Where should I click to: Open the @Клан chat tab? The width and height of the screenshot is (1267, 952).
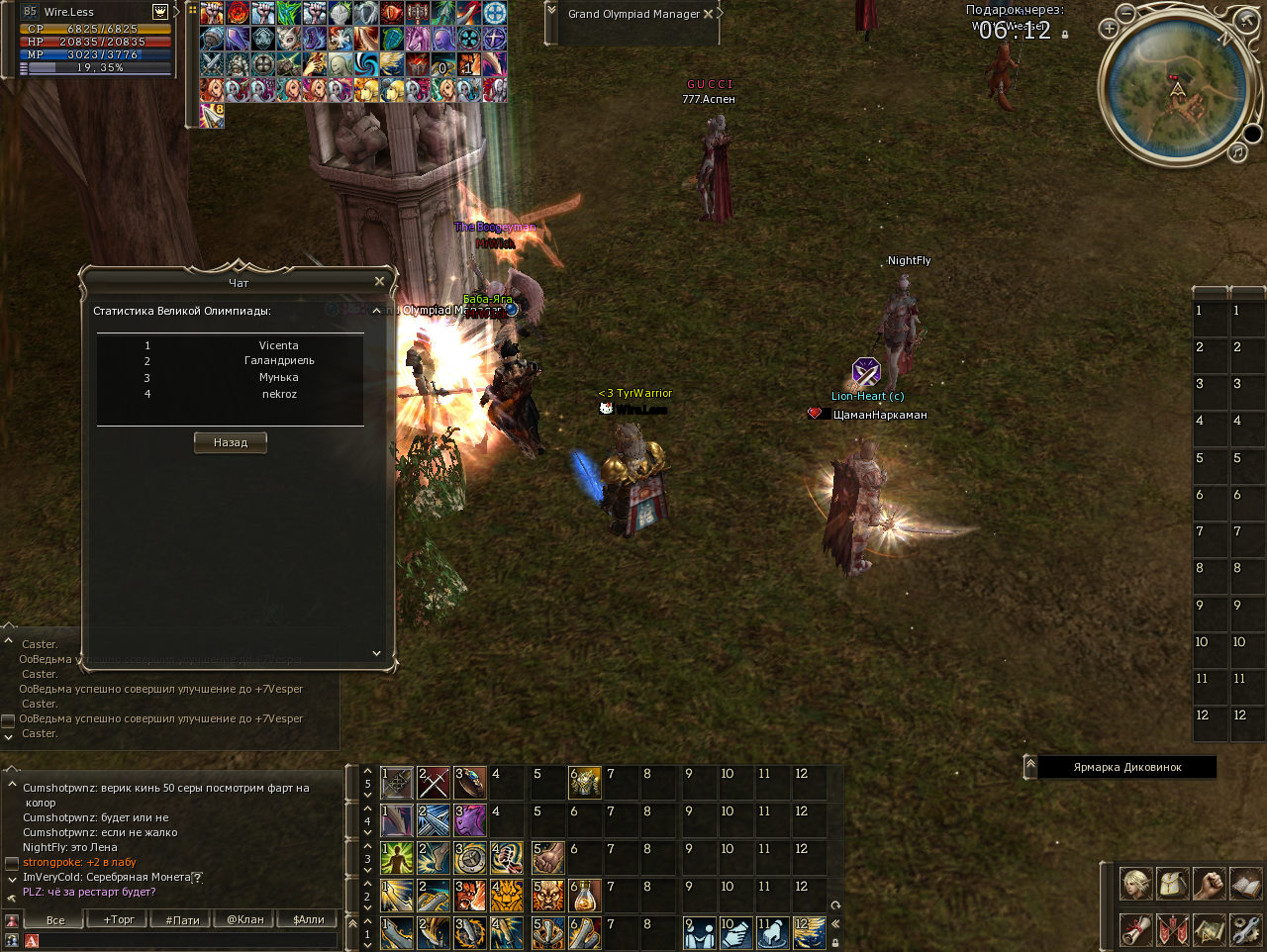[244, 919]
